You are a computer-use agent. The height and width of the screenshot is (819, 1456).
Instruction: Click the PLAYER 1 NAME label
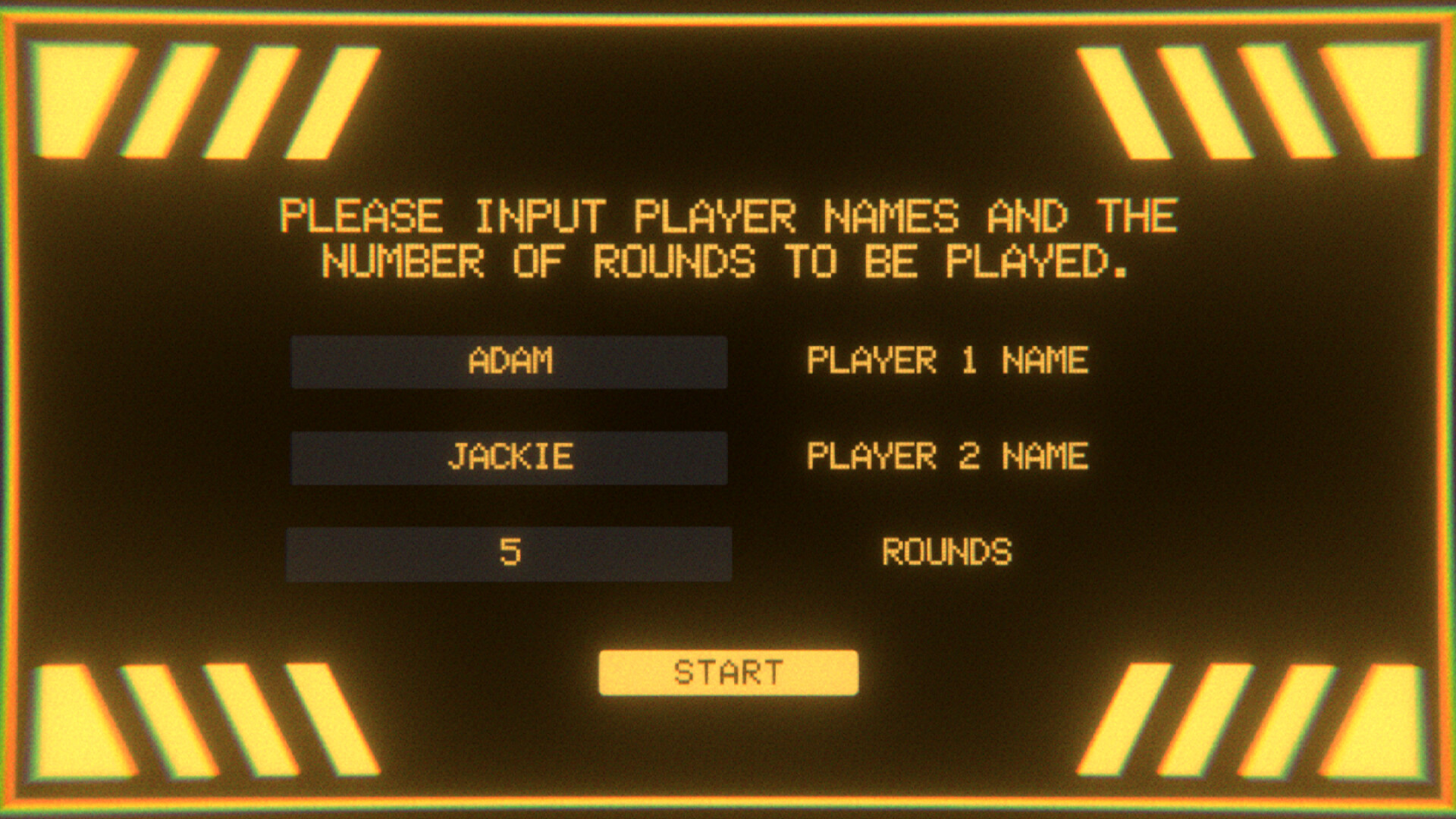pos(948,362)
